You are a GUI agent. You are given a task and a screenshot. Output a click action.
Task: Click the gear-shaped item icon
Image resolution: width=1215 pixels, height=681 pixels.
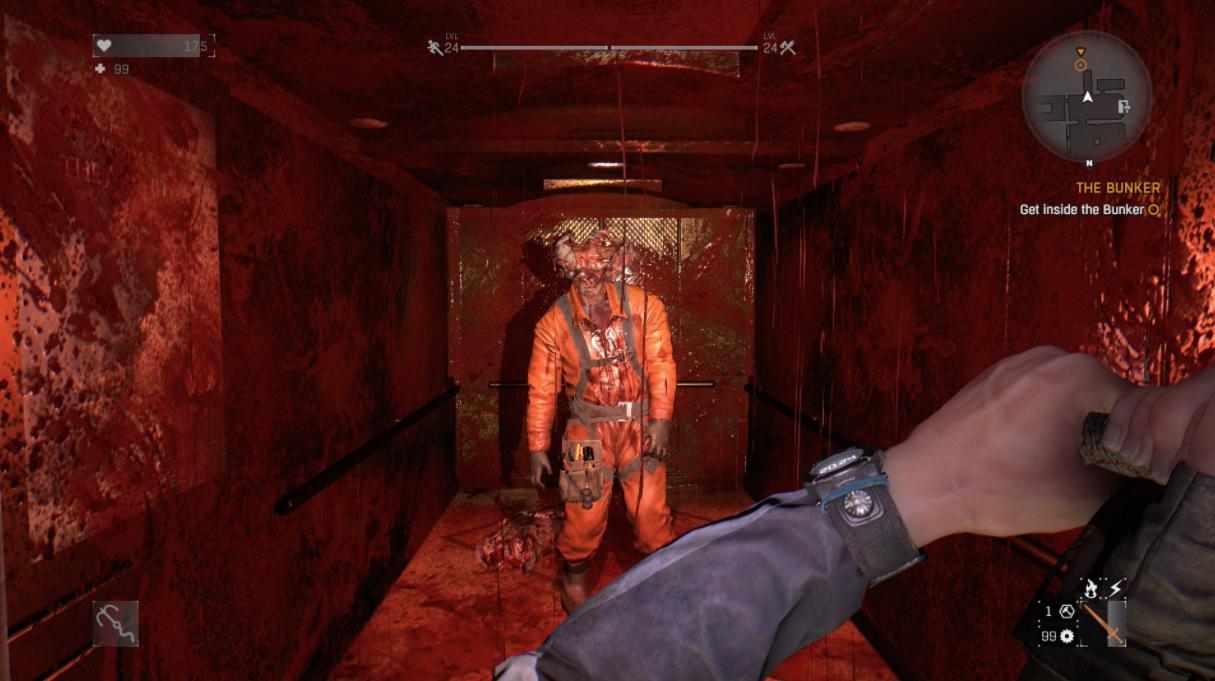tap(1067, 636)
